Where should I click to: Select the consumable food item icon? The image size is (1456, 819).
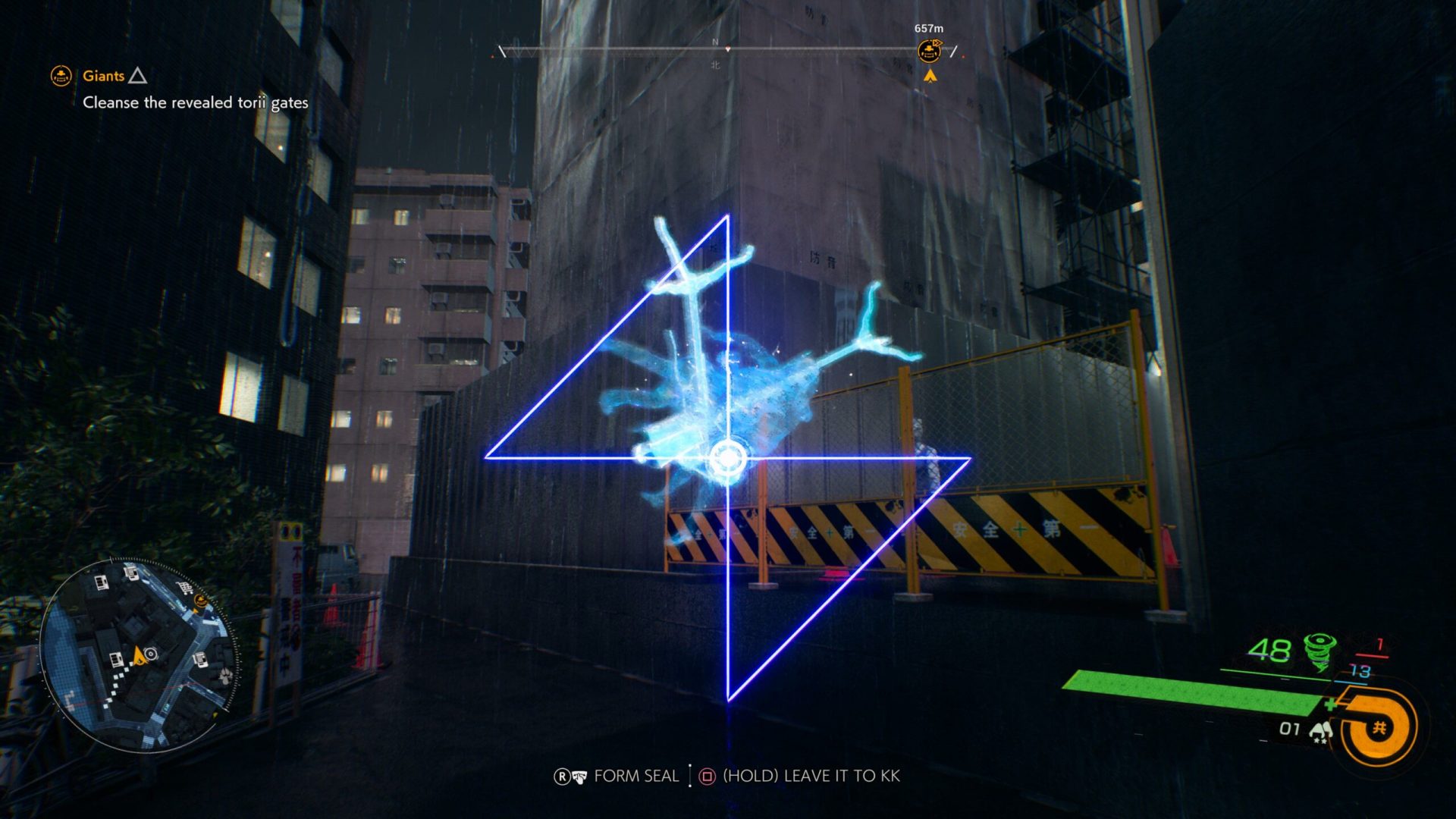coord(1322,731)
